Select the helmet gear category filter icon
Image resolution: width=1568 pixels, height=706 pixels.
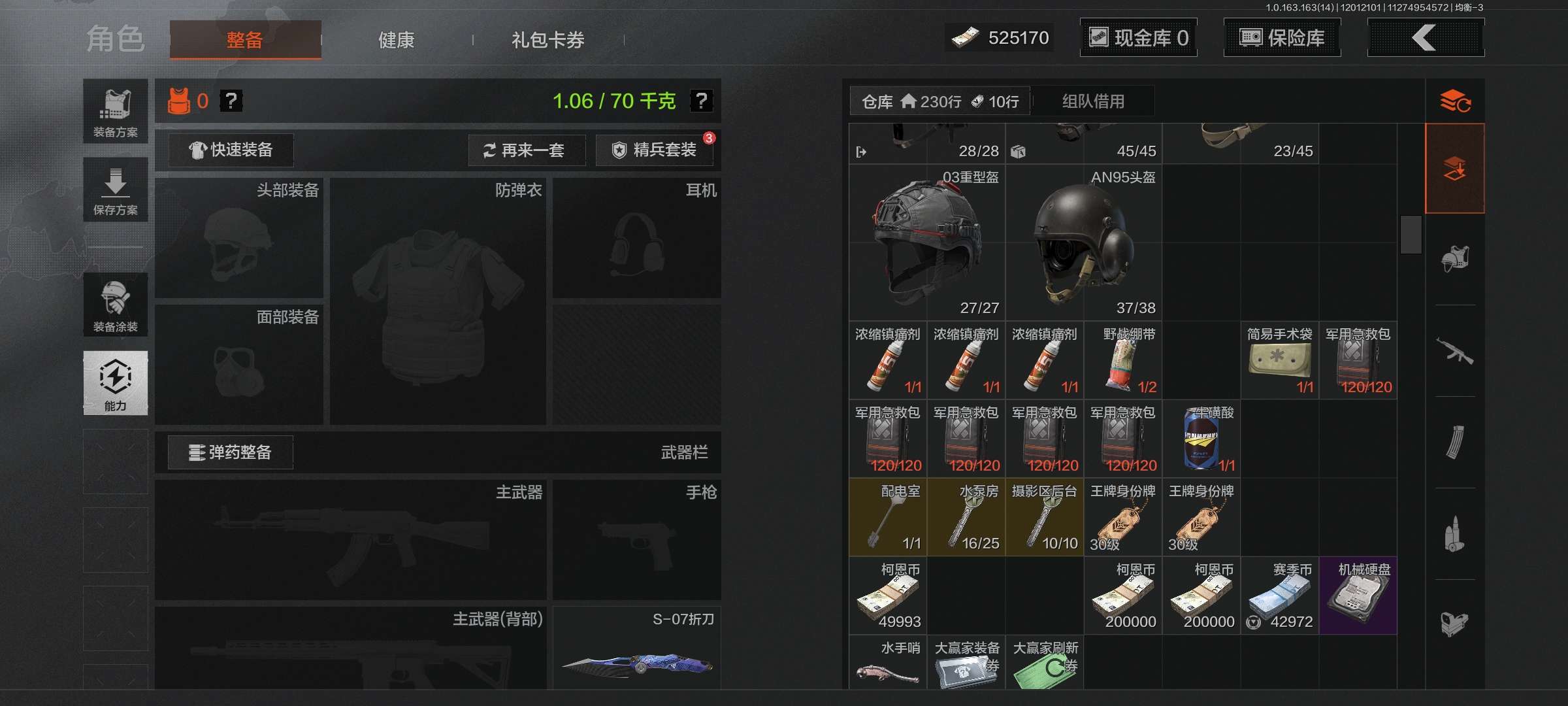click(x=1456, y=258)
